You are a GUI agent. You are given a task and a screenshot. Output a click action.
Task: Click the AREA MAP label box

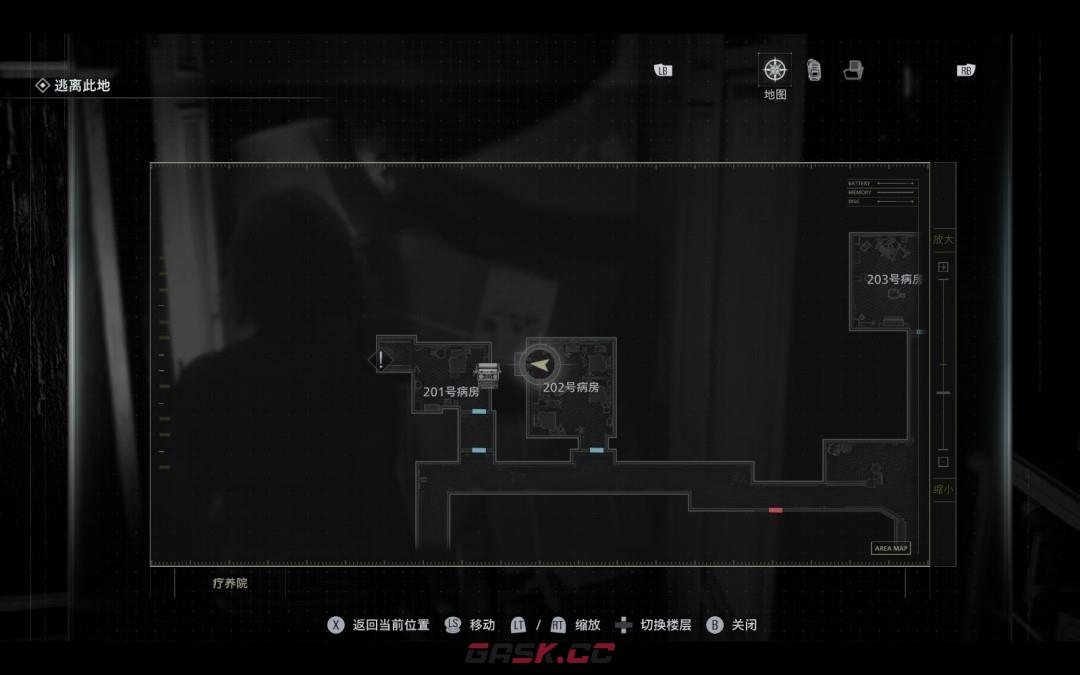pyautogui.click(x=890, y=548)
